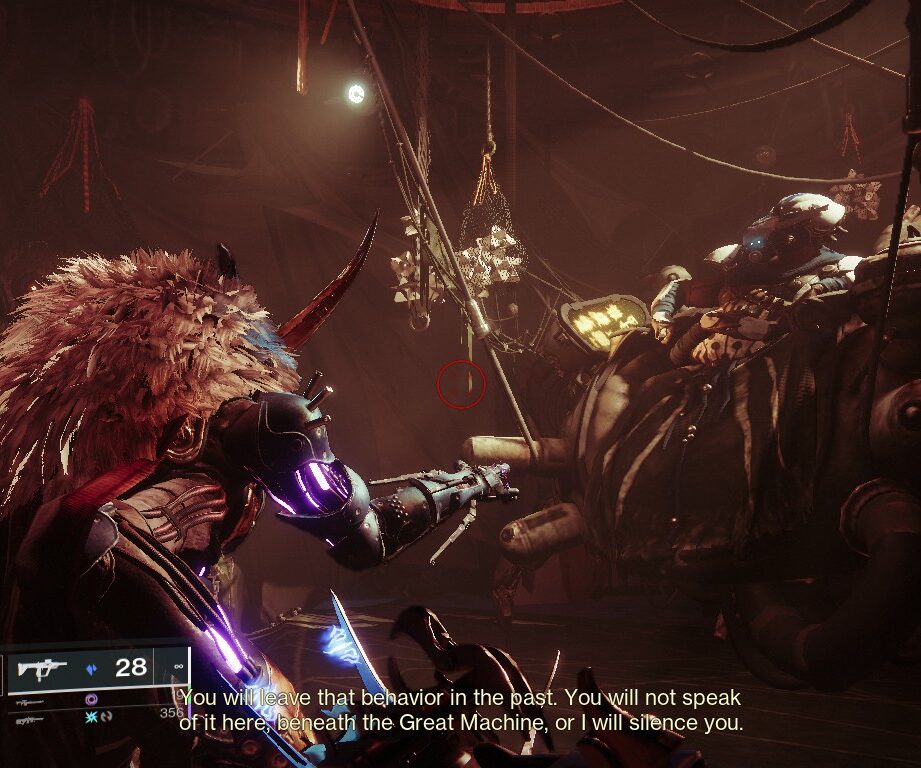
Task: Choose the weapon with the cyan burst icon
Action: point(93,716)
